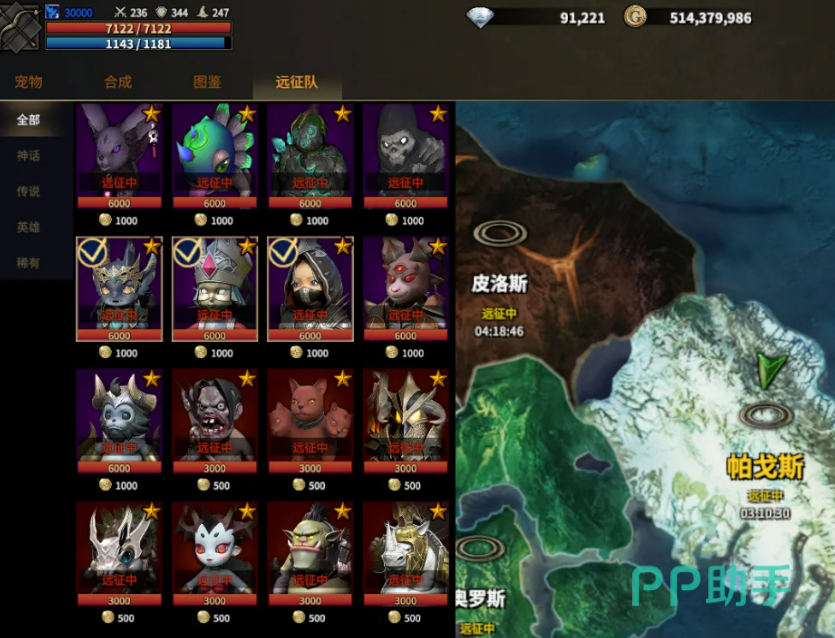835x638 pixels.
Task: Select the 远征队 tab
Action: [296, 82]
